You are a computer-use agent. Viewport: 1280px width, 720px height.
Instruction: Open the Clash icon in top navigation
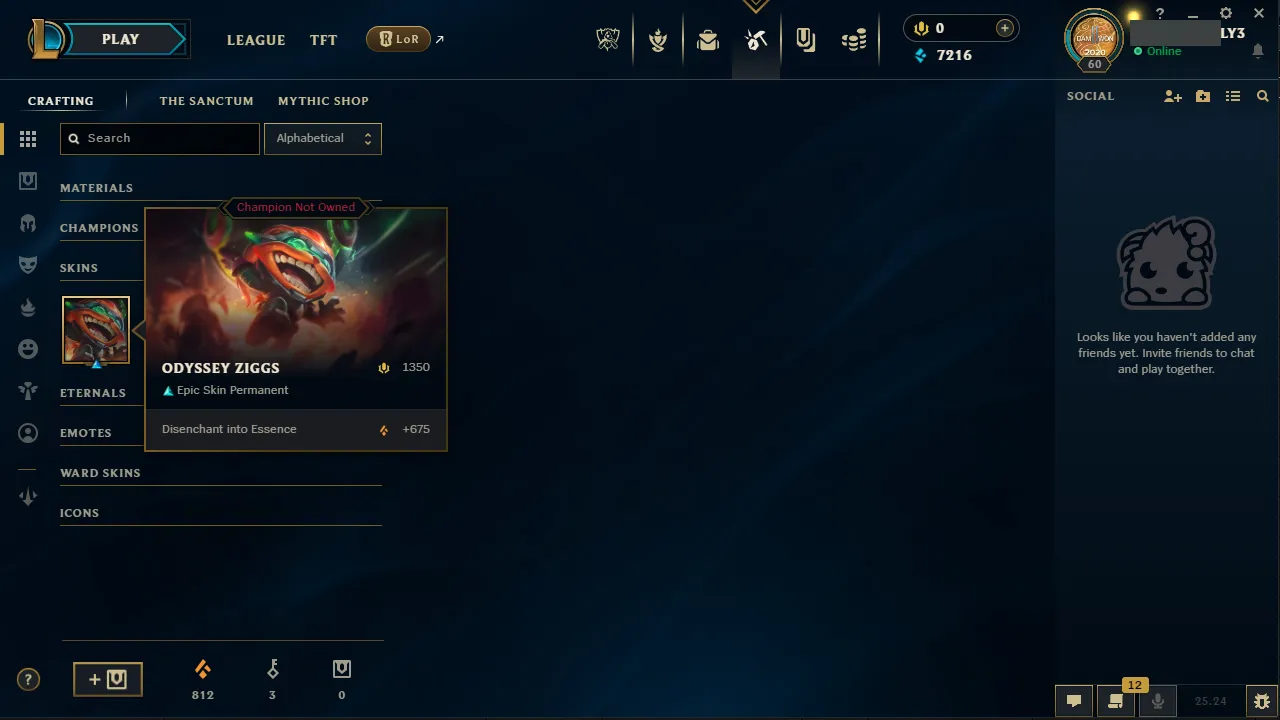click(658, 39)
